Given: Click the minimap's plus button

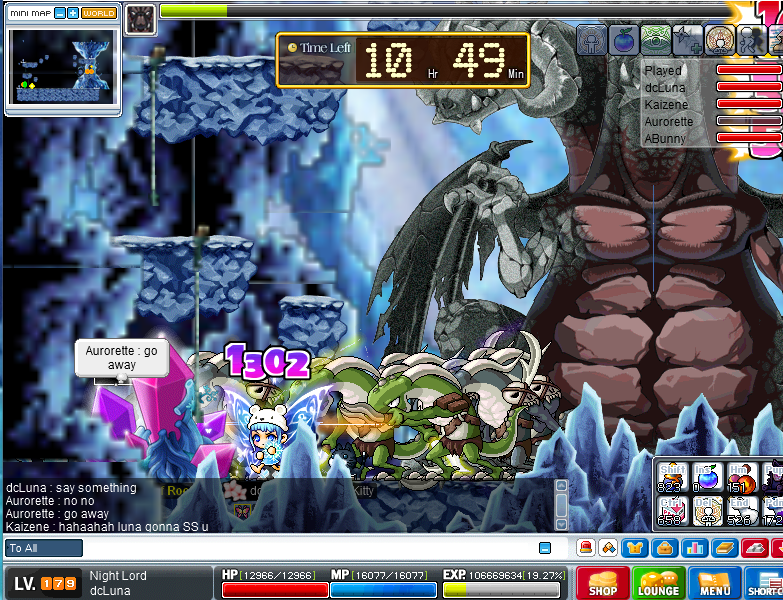Looking at the screenshot, I should click(x=73, y=13).
